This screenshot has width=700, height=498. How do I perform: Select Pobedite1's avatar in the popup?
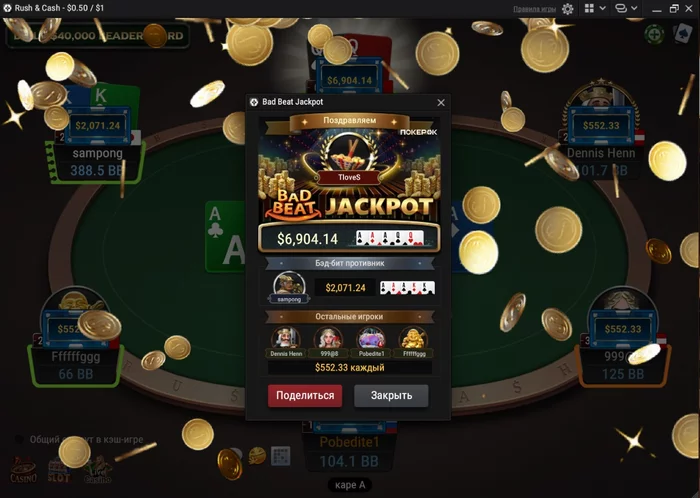click(x=371, y=338)
